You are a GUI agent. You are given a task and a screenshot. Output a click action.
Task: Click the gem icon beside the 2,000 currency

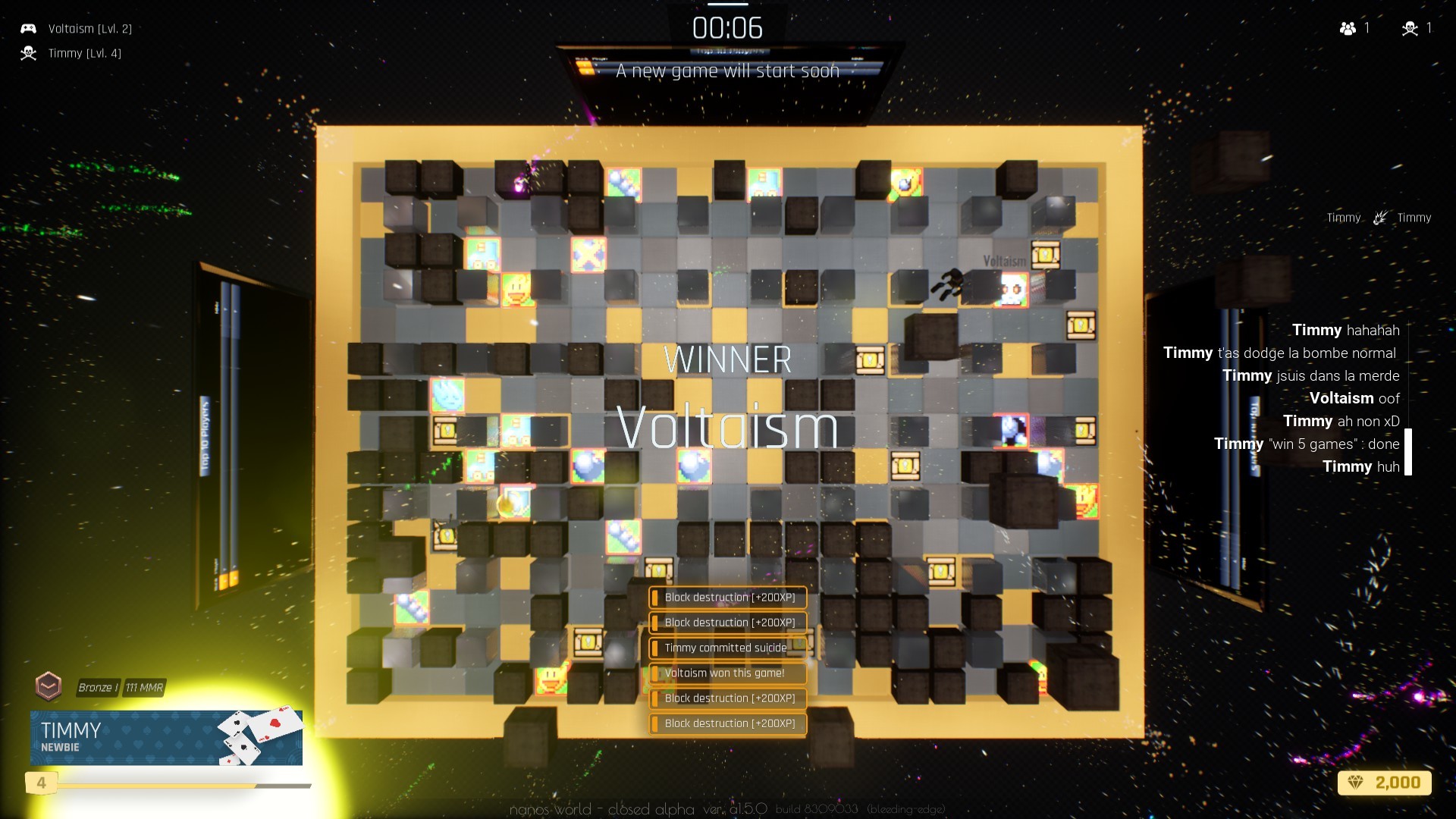[1354, 783]
